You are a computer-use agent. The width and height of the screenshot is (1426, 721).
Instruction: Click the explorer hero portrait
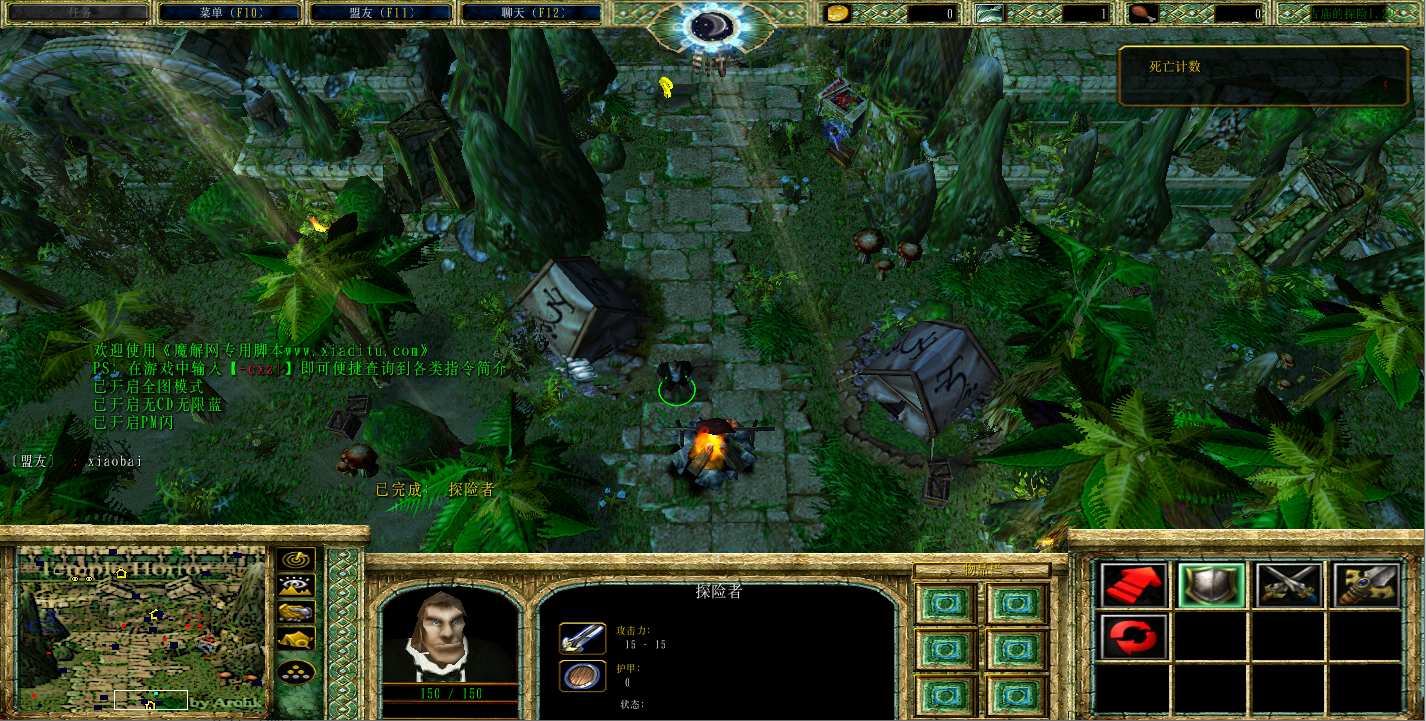[x=449, y=636]
